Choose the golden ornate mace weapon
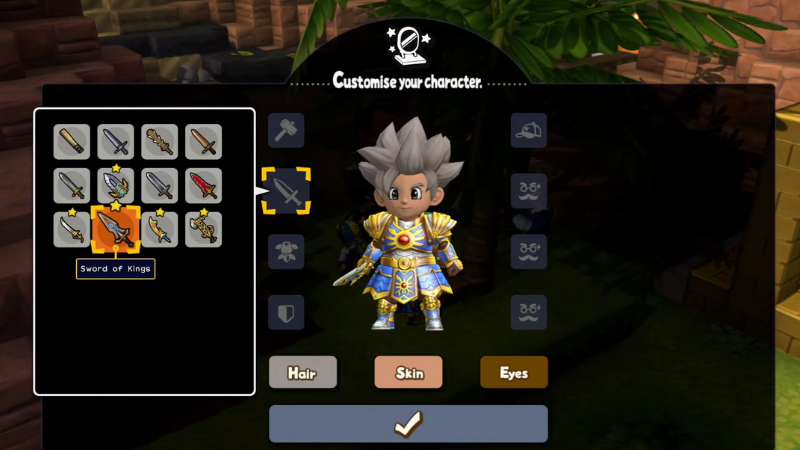Image resolution: width=800 pixels, height=450 pixels. pyautogui.click(x=203, y=229)
